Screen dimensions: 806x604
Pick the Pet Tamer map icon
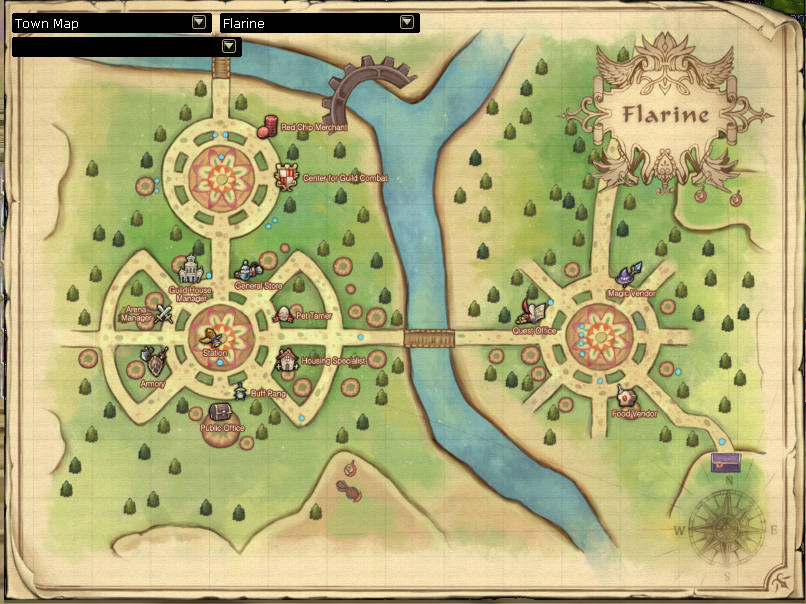pyautogui.click(x=283, y=315)
